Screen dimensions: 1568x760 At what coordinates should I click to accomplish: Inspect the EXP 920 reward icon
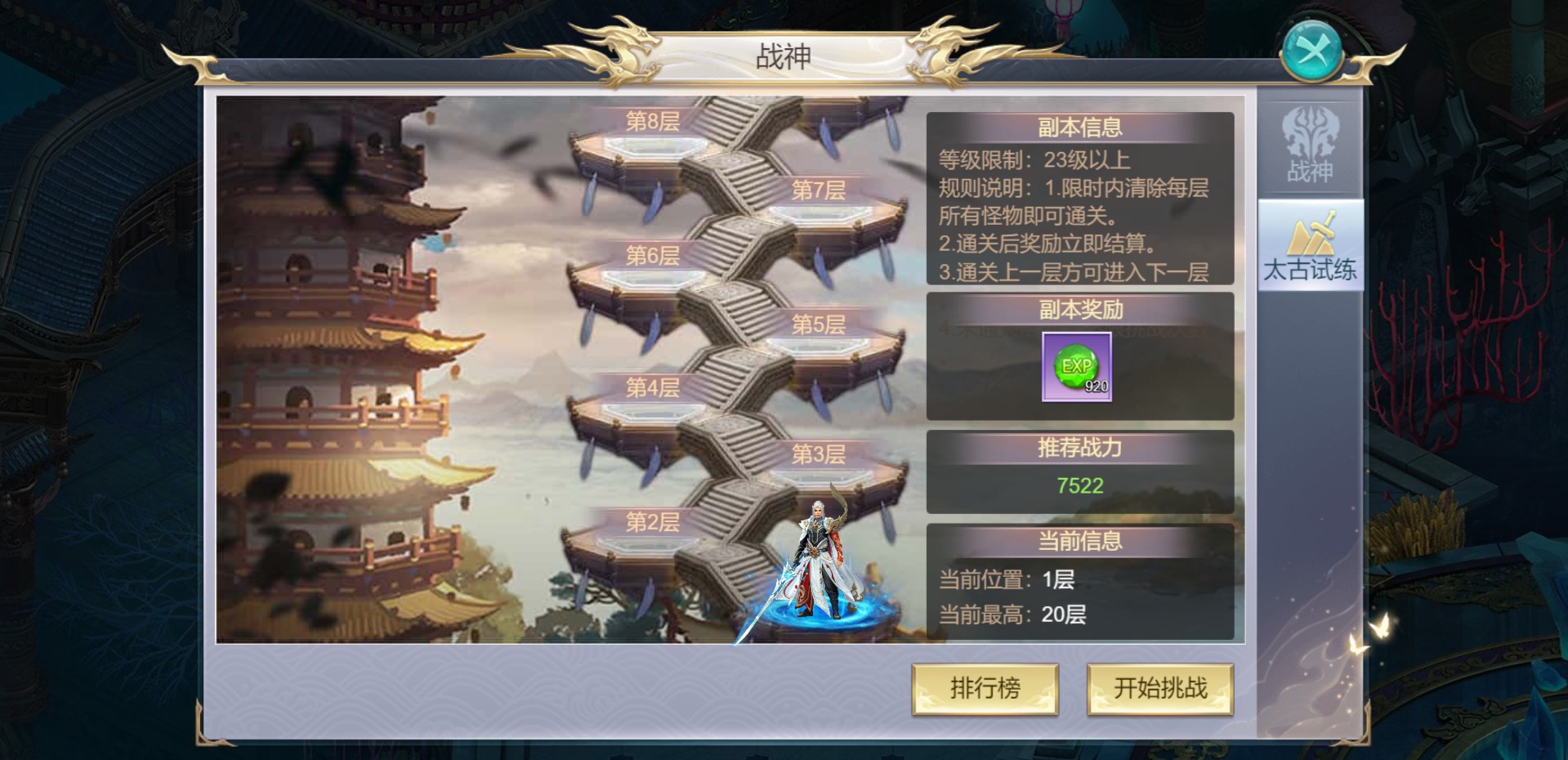click(x=1077, y=367)
